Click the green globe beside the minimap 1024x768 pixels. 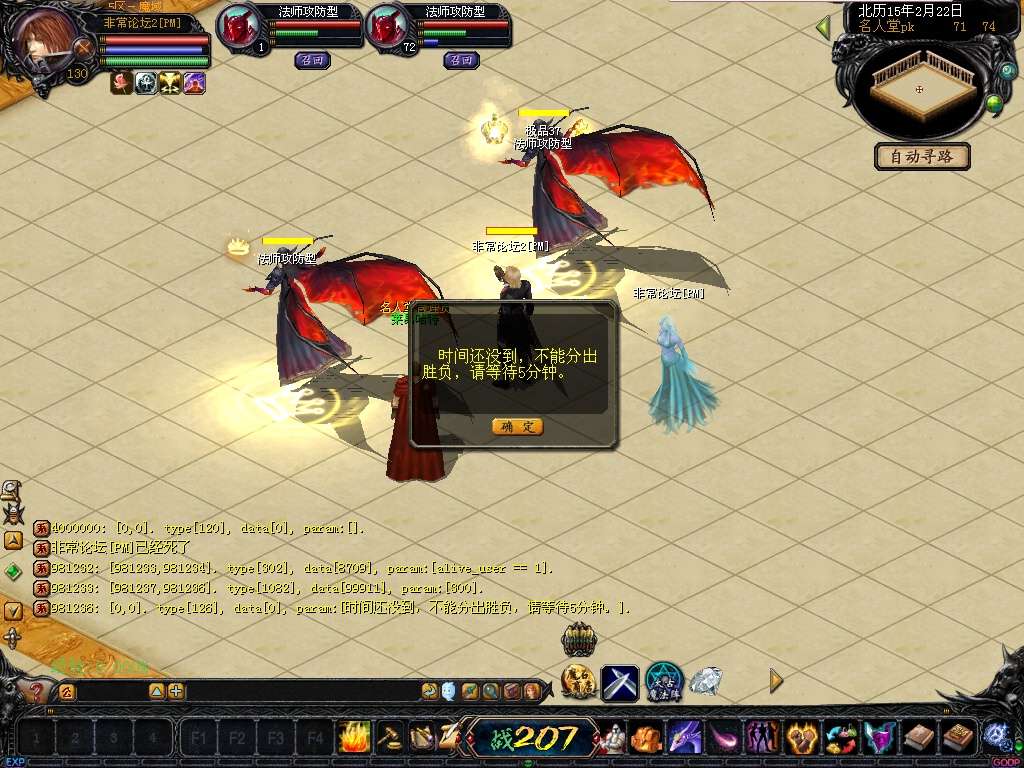click(x=994, y=103)
